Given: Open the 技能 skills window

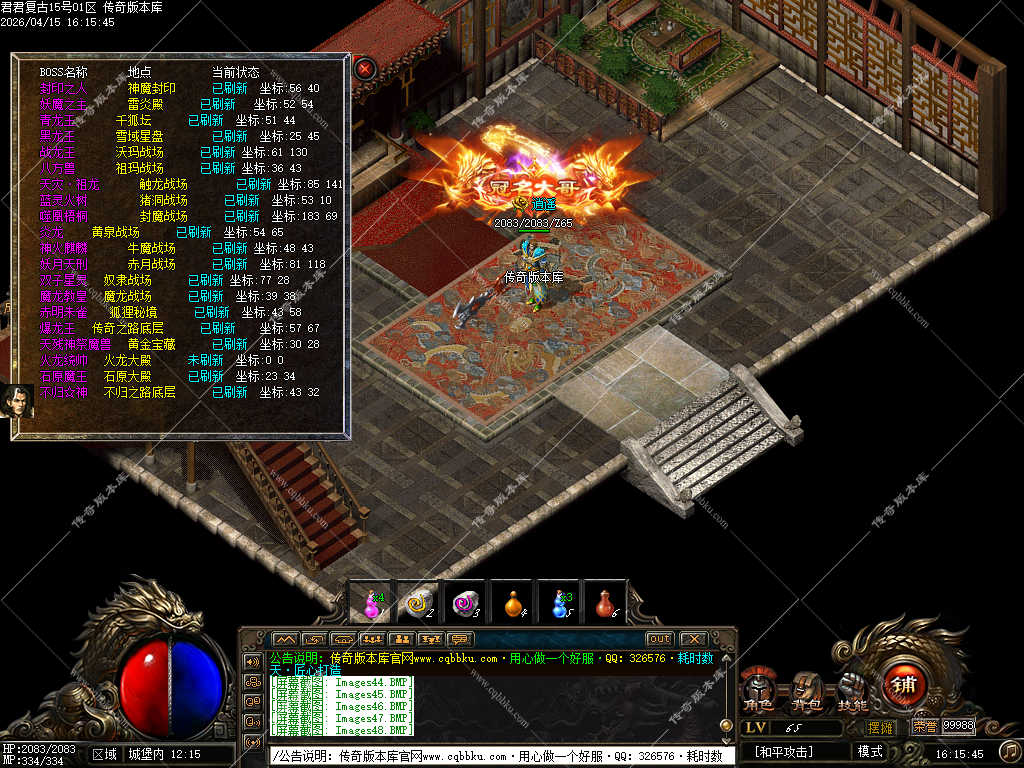Looking at the screenshot, I should [x=852, y=692].
